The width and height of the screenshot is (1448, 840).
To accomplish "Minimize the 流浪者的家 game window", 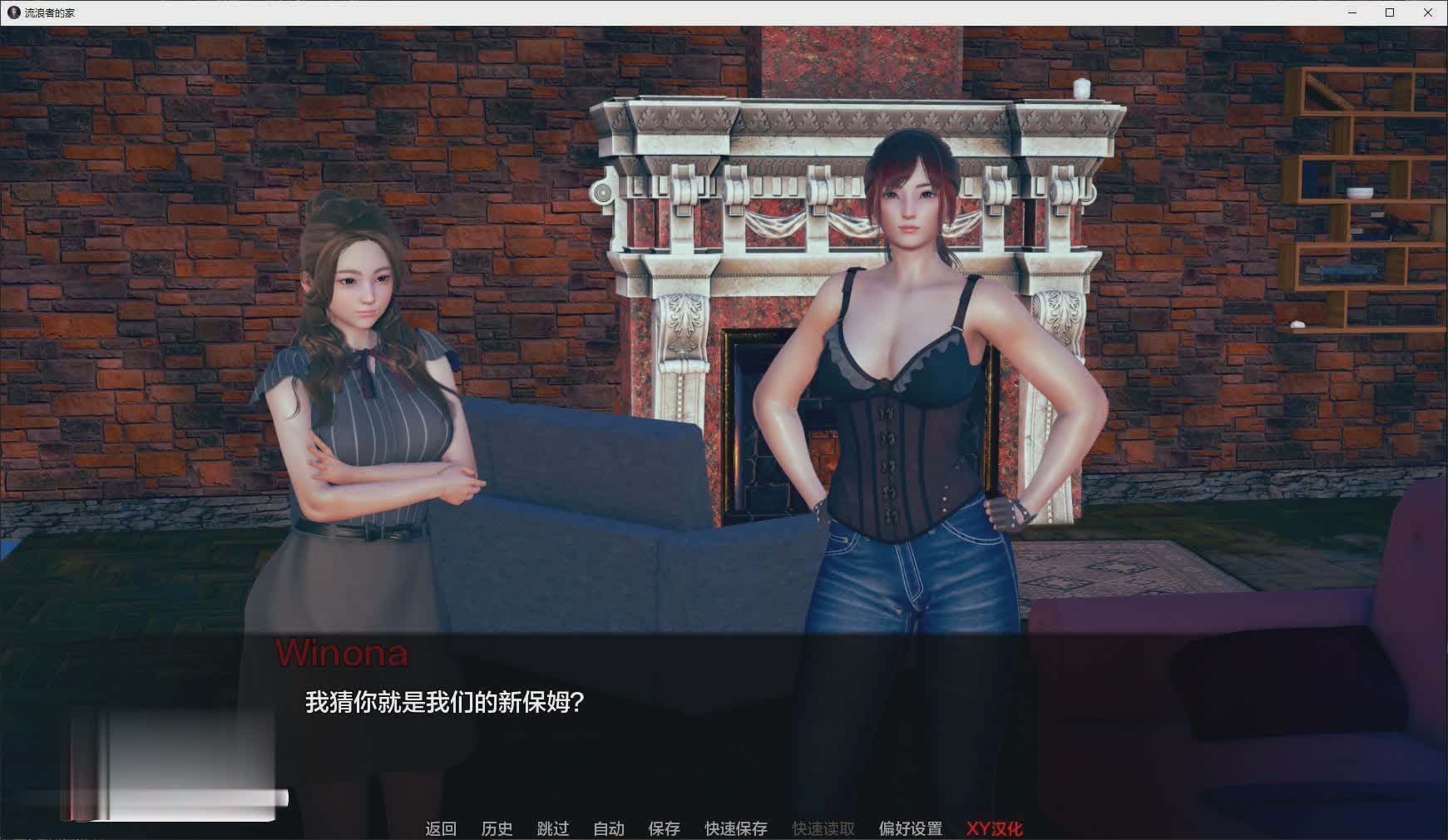I will [1352, 12].
